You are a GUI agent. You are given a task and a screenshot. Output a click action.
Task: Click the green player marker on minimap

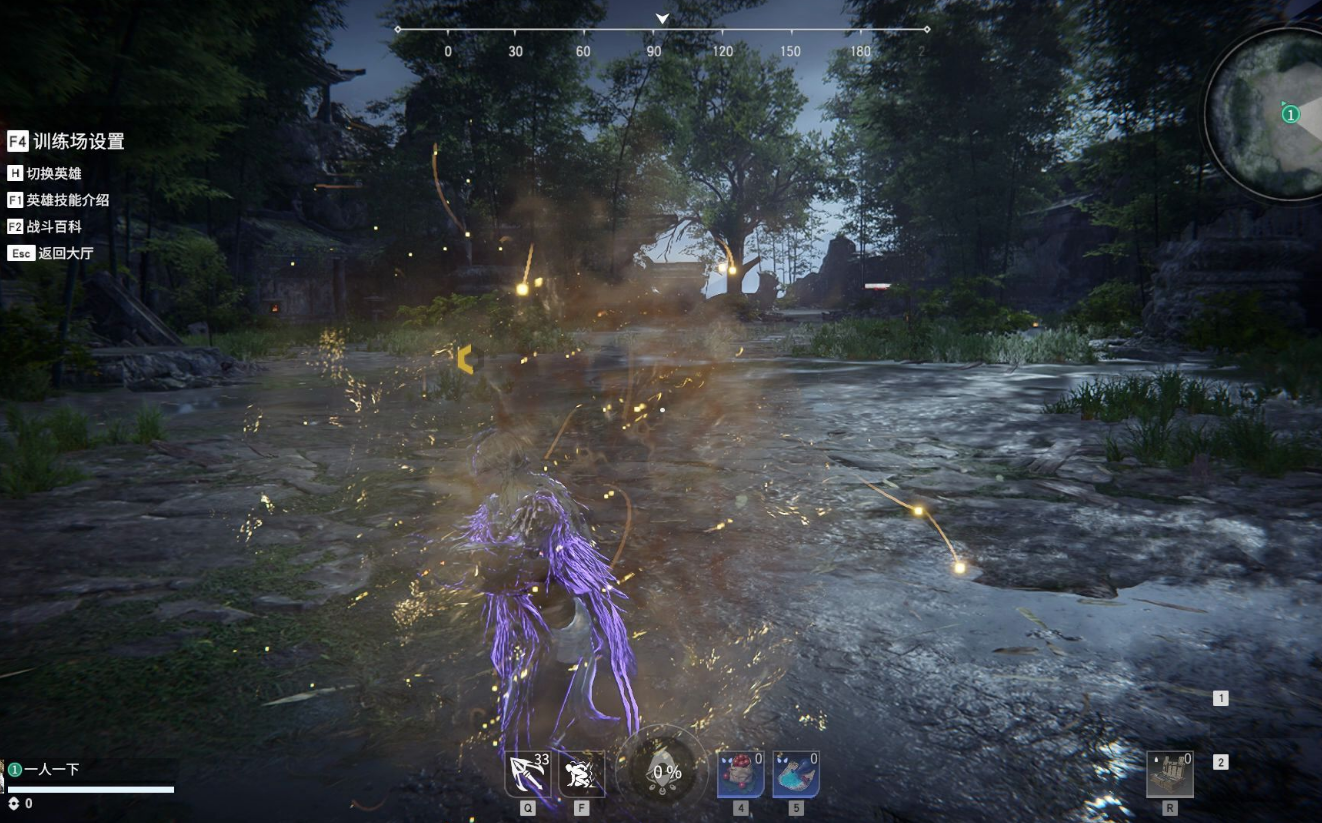pyautogui.click(x=1290, y=115)
